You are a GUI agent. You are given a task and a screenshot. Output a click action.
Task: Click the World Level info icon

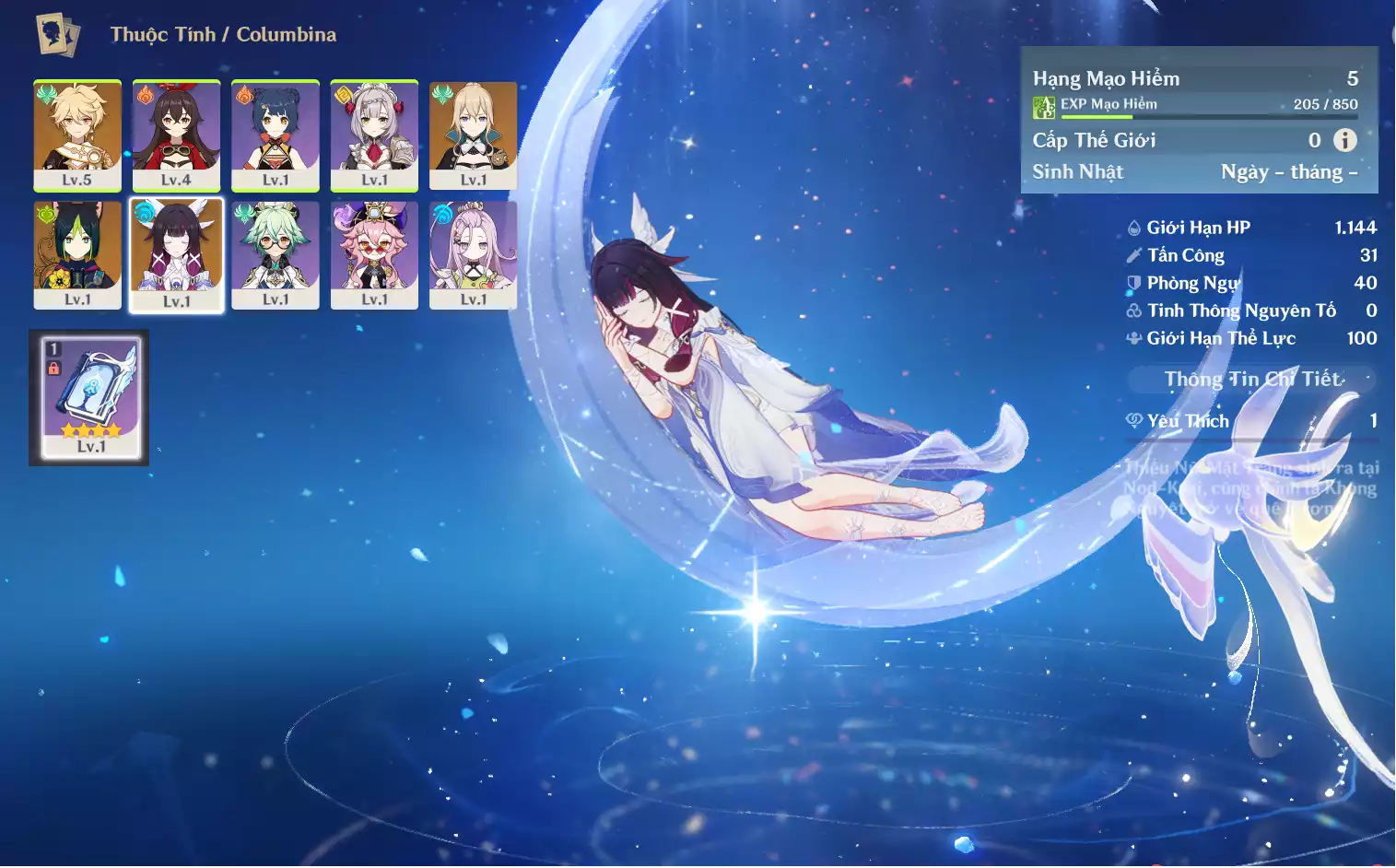(x=1345, y=140)
